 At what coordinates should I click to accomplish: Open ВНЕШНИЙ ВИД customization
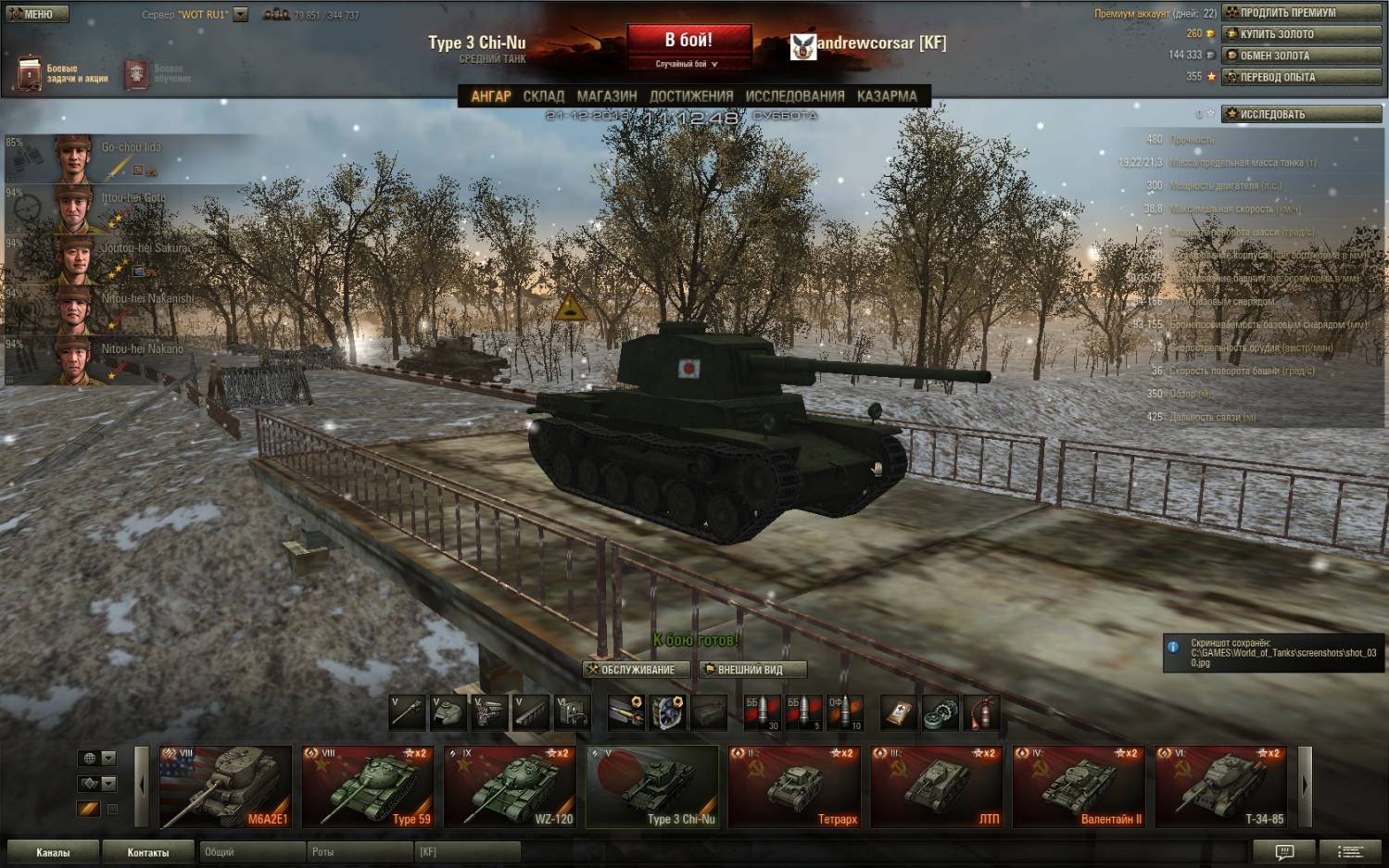point(751,670)
